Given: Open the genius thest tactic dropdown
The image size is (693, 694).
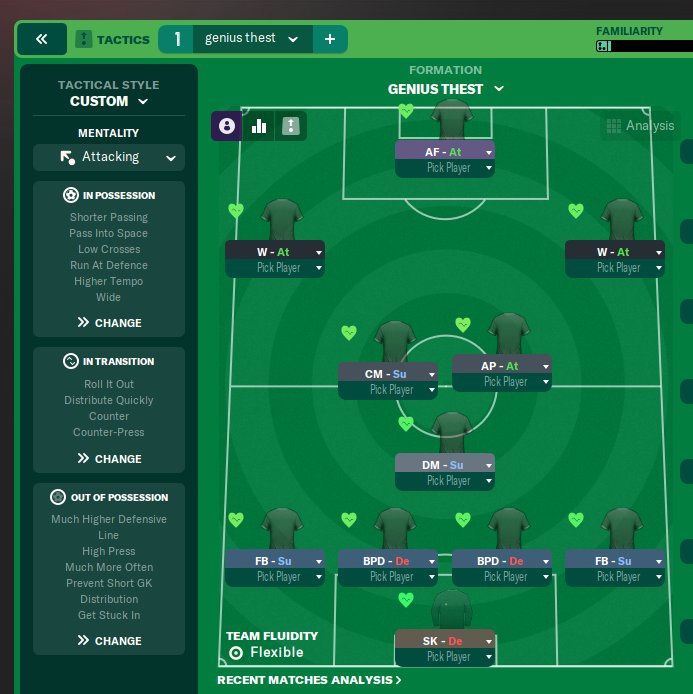Looking at the screenshot, I should (x=251, y=39).
